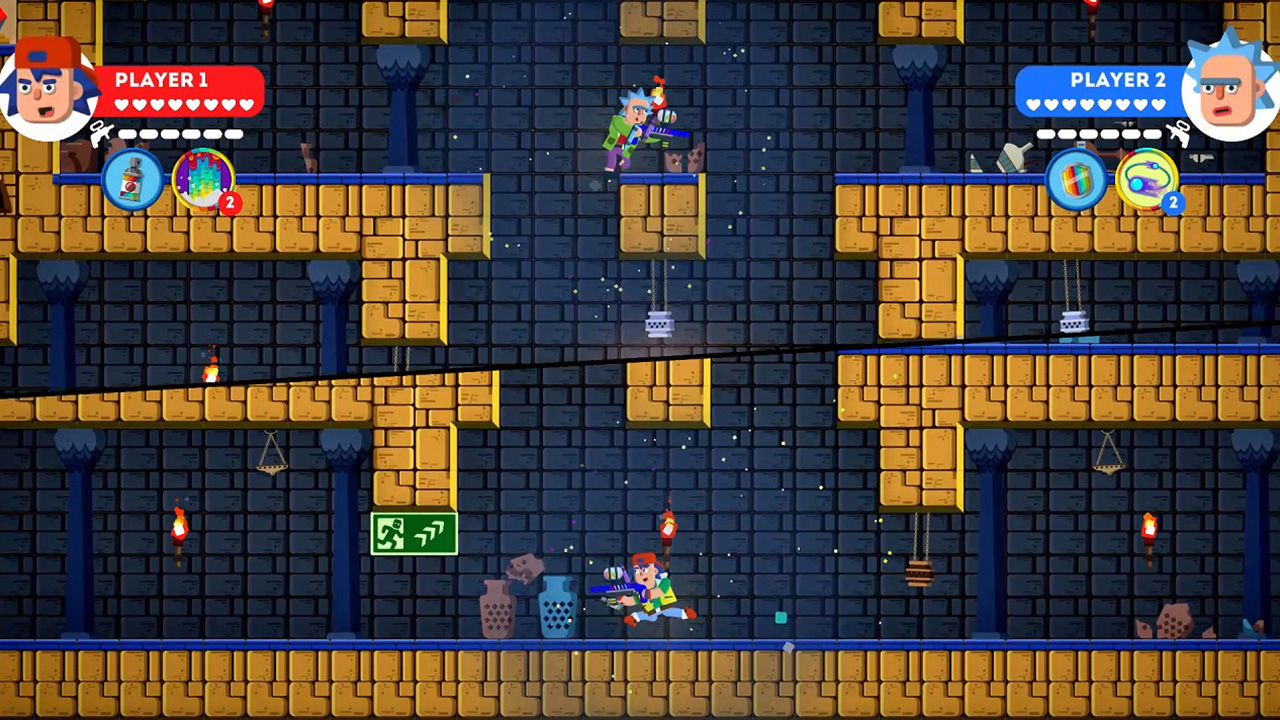
Task: Select Player 1's rainbow drip power-up icon
Action: click(203, 180)
